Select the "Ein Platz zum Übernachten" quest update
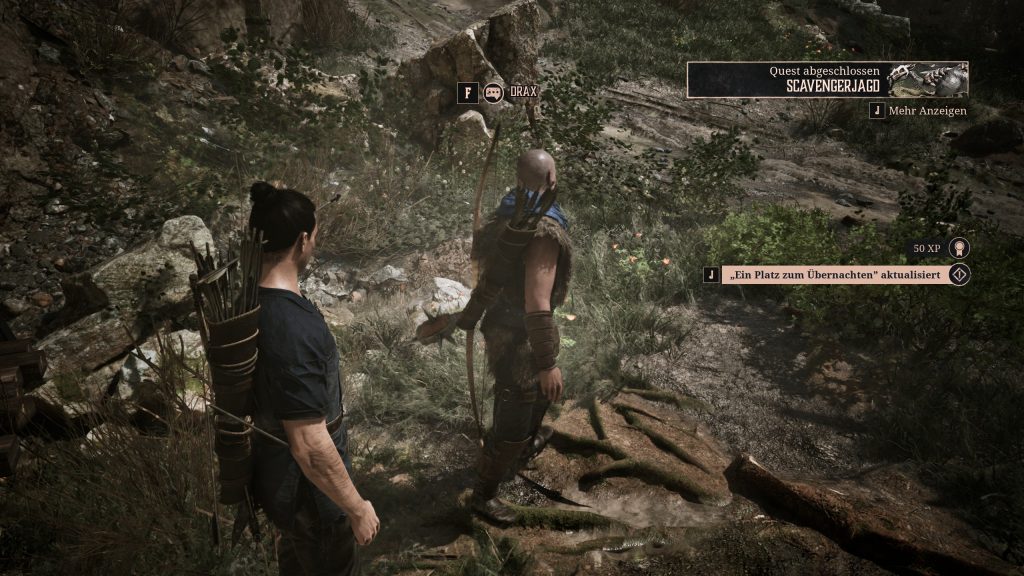The height and width of the screenshot is (576, 1024). pyautogui.click(x=834, y=274)
